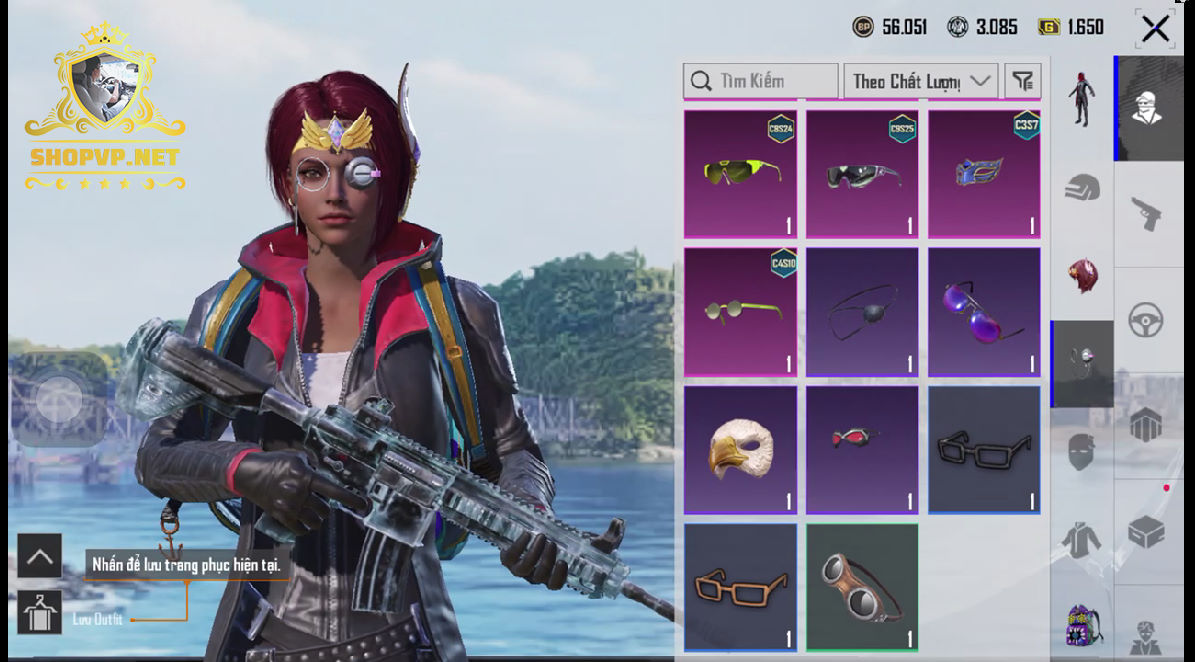Screen dimensions: 1195x662
Task: Switch to the pistol weapon skins tab
Action: (x=1145, y=213)
